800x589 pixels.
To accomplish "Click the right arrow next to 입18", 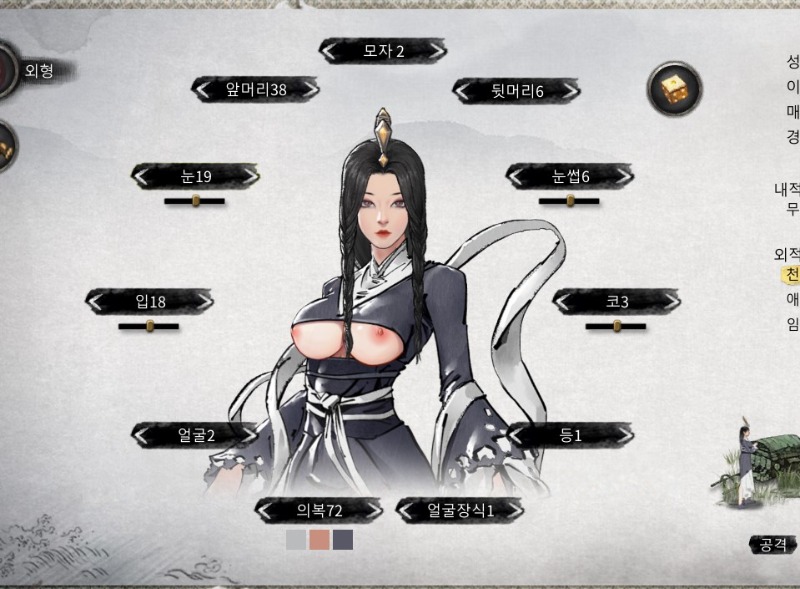I will pyautogui.click(x=202, y=302).
